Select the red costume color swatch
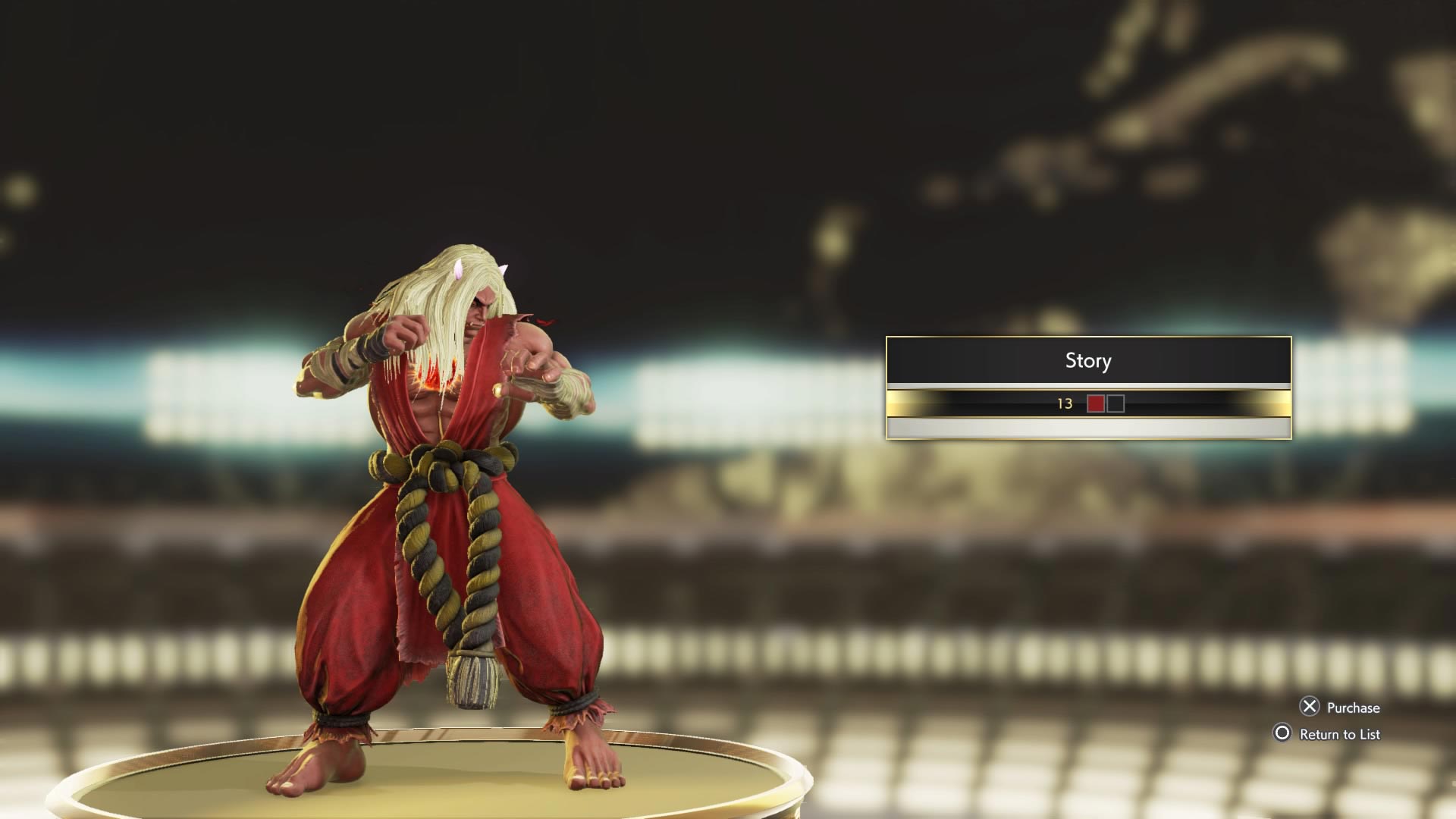Viewport: 1456px width, 819px height. coord(1095,404)
